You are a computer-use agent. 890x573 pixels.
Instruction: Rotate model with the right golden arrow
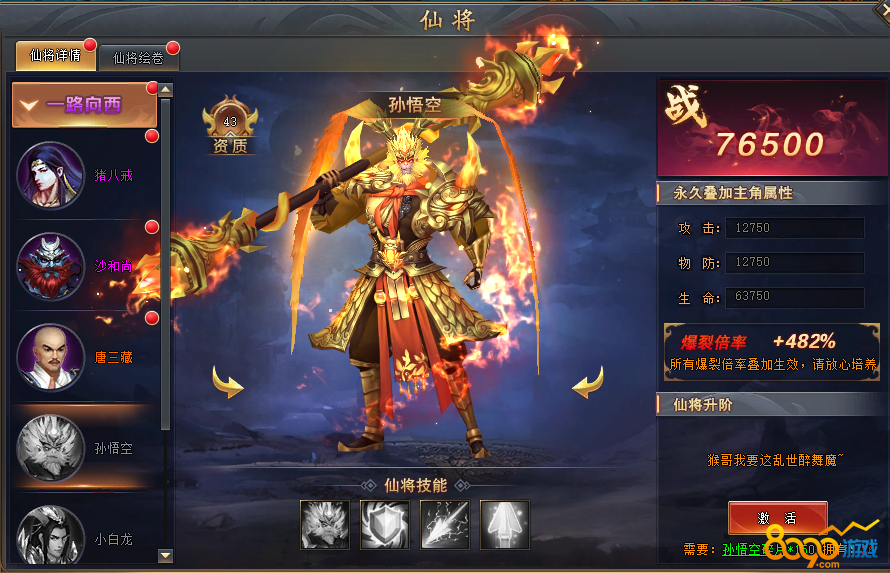click(x=587, y=381)
